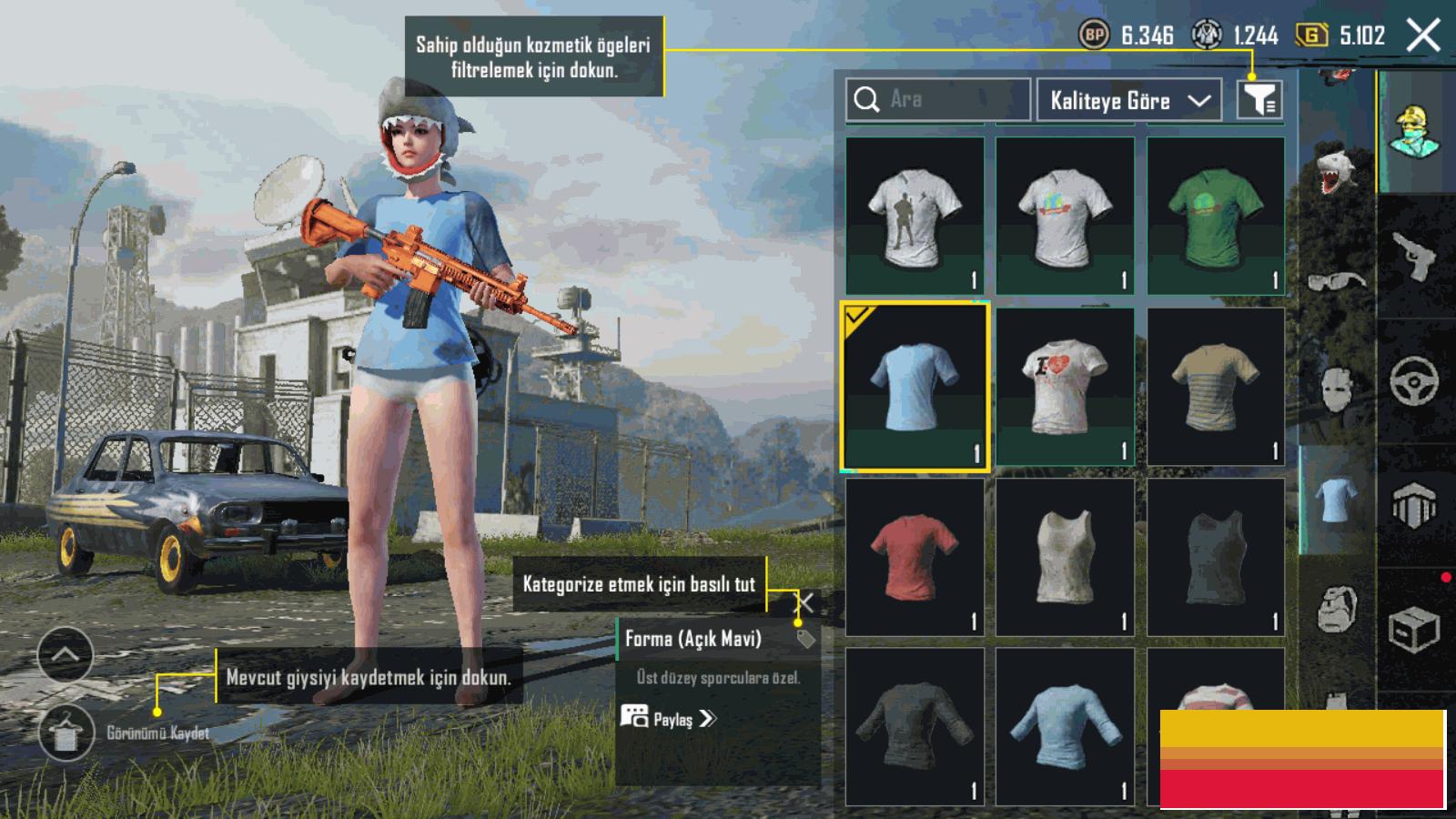Select the dark navy tank top
Viewport: 1456px width, 819px height.
pos(1215,556)
